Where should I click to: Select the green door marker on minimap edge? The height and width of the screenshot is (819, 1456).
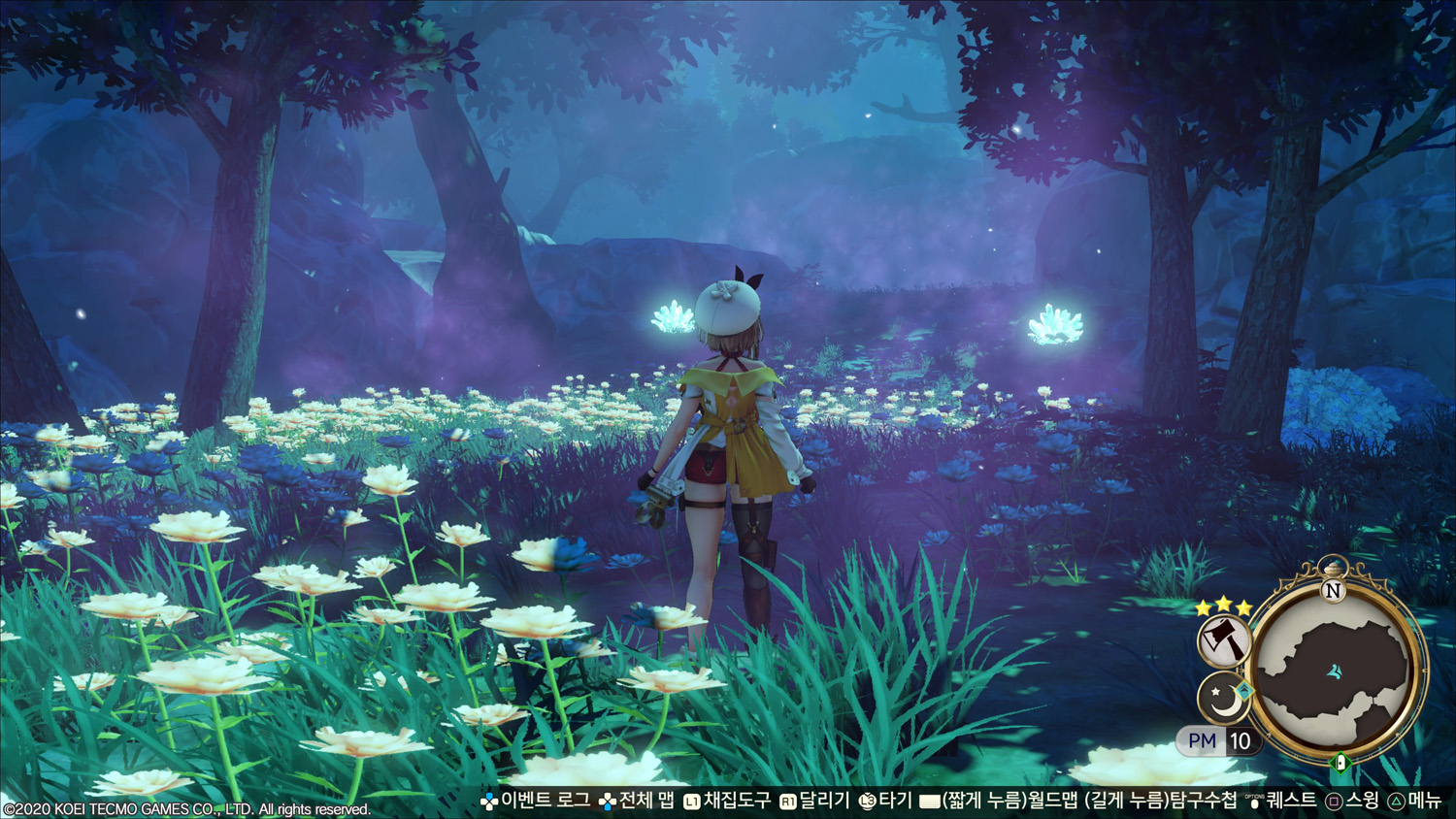pyautogui.click(x=1340, y=762)
